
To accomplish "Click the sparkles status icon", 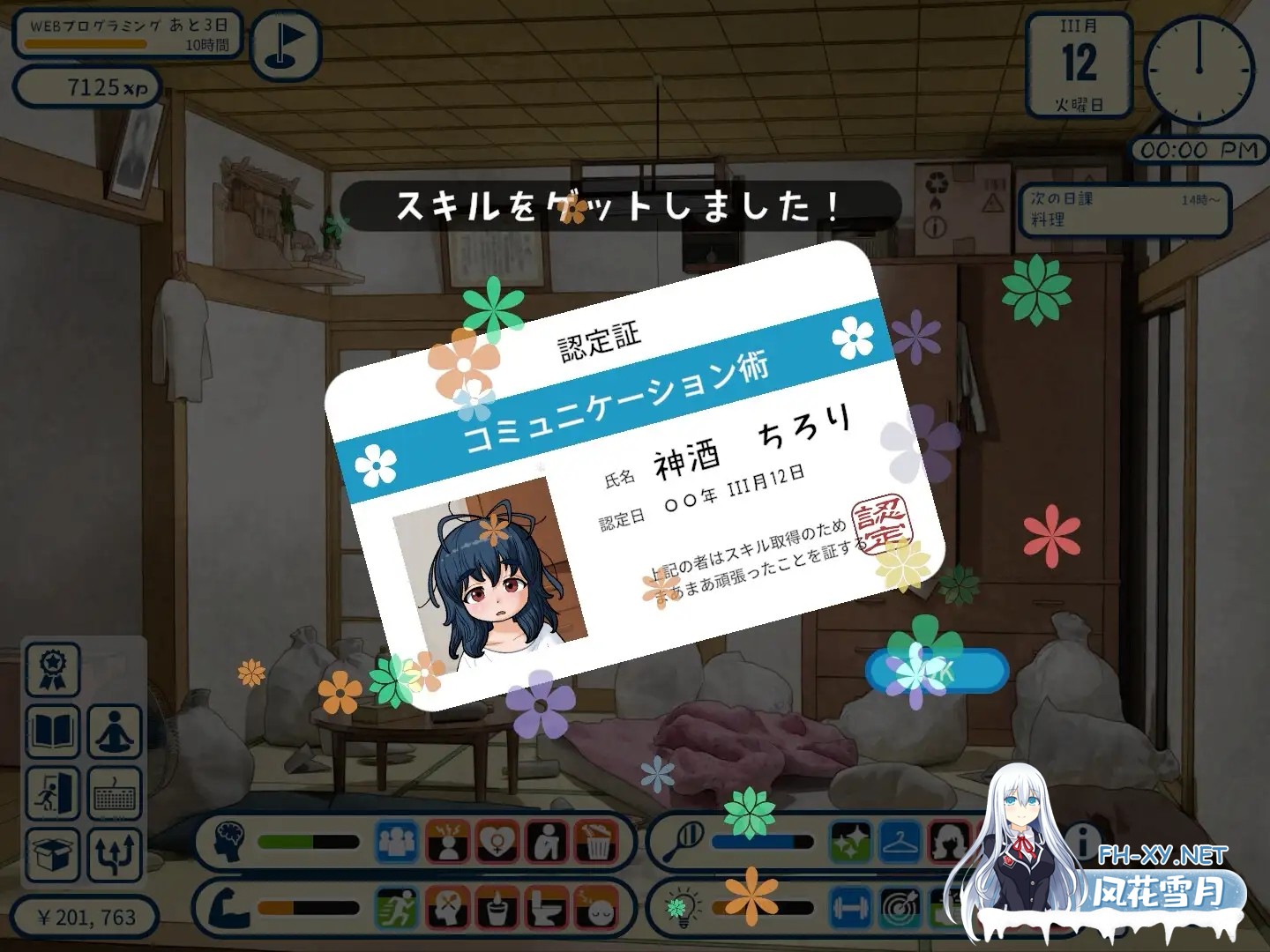I will (851, 843).
